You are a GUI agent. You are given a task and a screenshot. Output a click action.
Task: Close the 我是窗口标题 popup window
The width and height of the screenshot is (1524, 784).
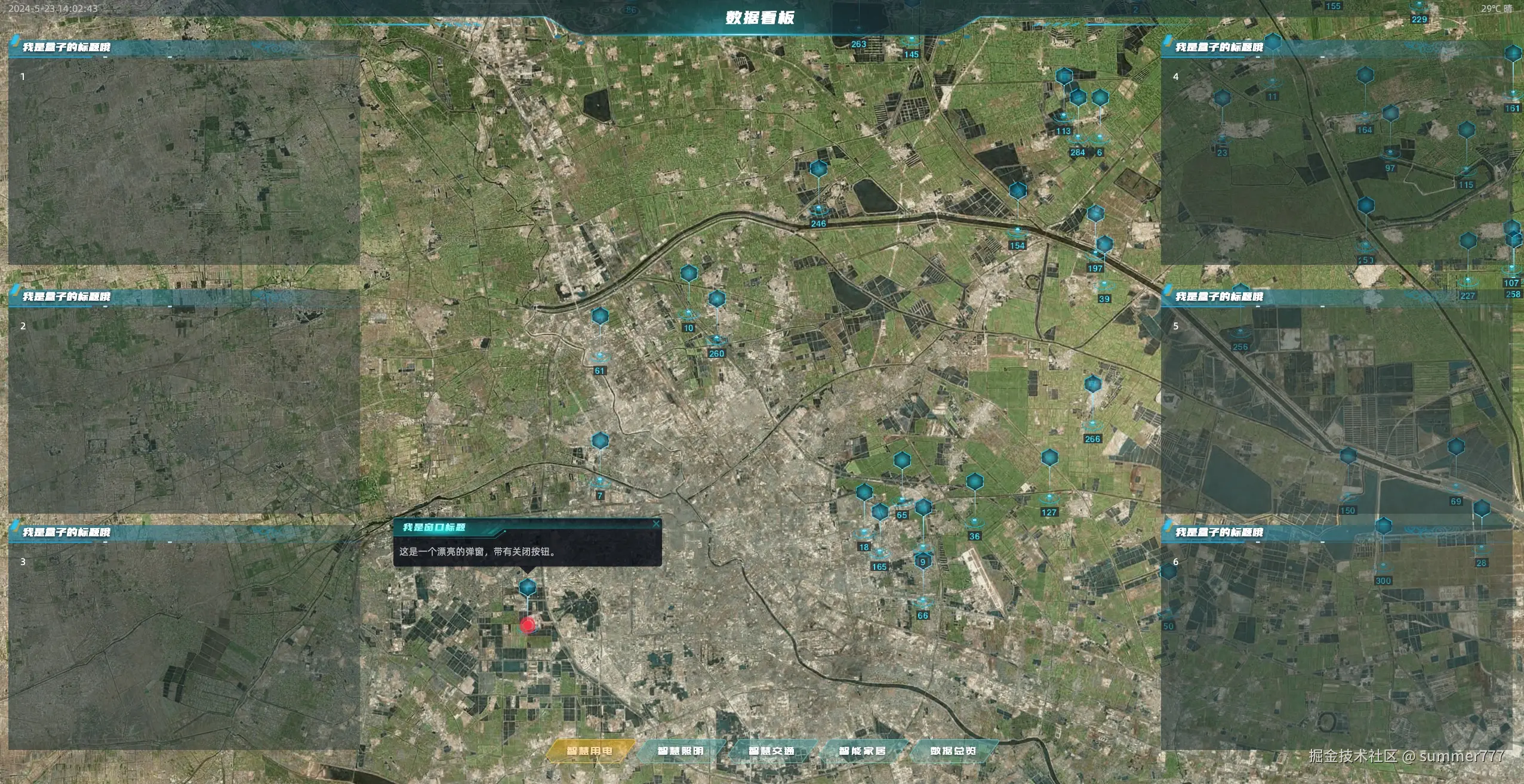pyautogui.click(x=656, y=524)
